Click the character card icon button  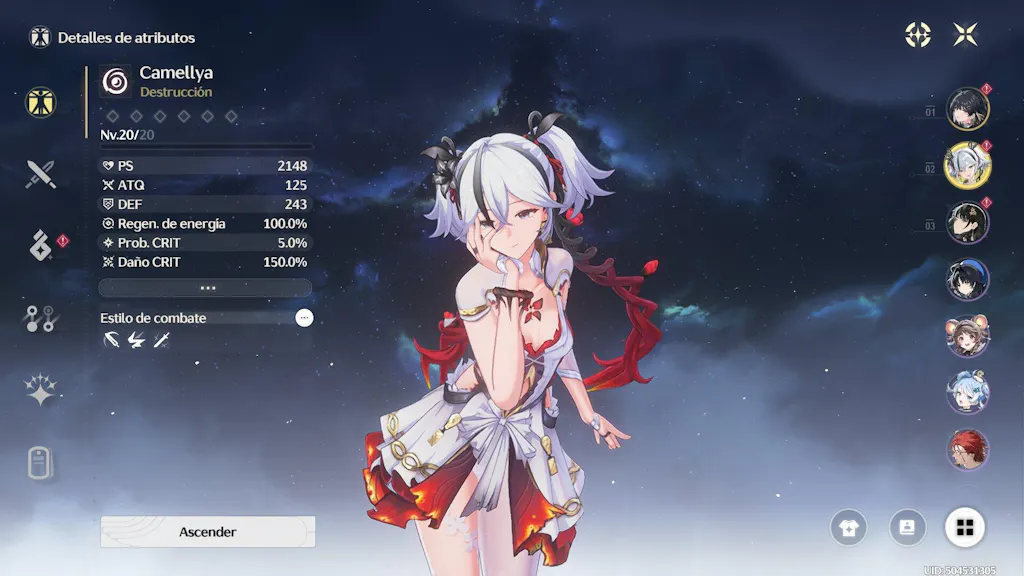pyautogui.click(x=907, y=527)
